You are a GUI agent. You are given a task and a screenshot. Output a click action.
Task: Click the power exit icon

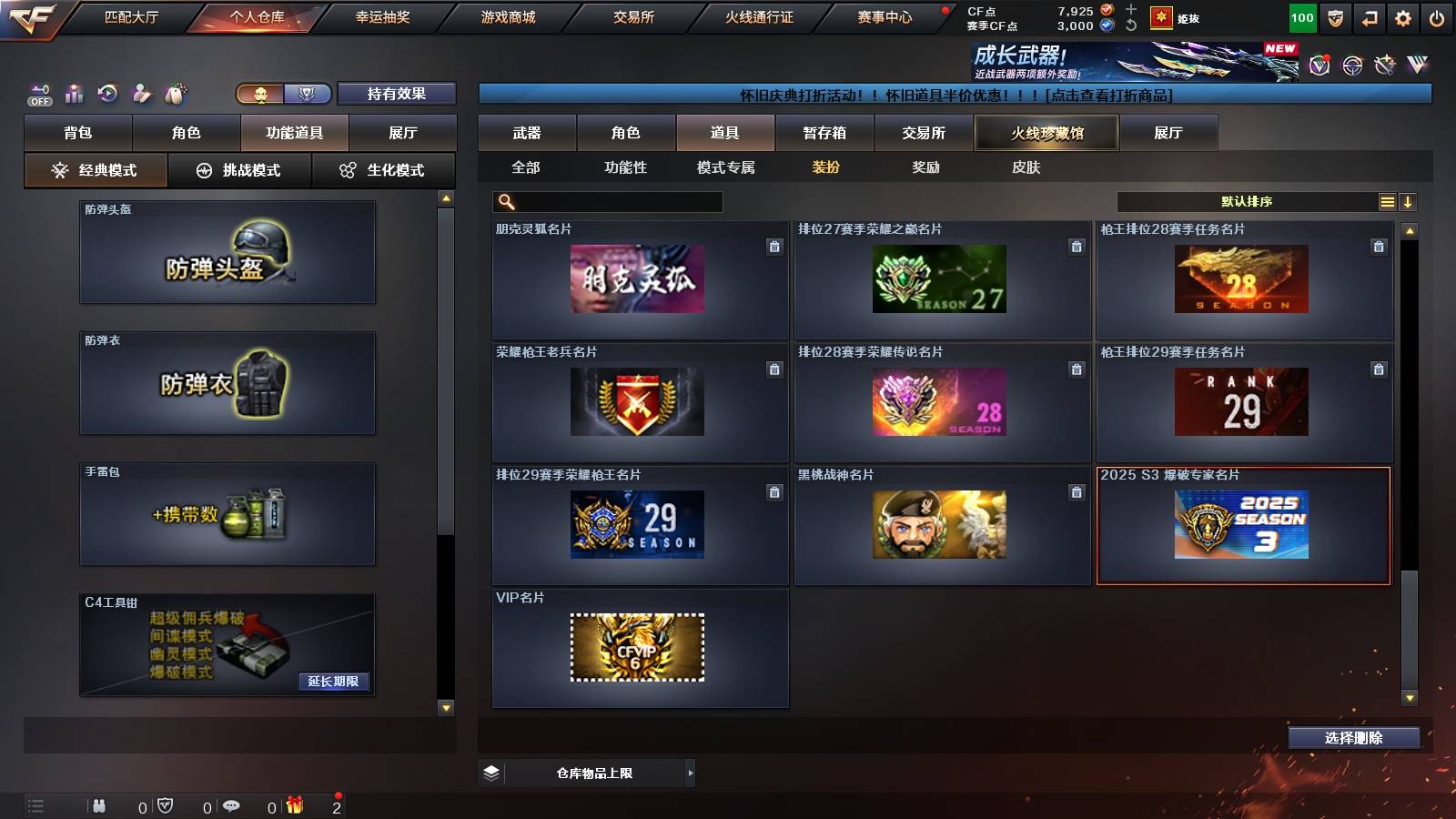(1436, 16)
